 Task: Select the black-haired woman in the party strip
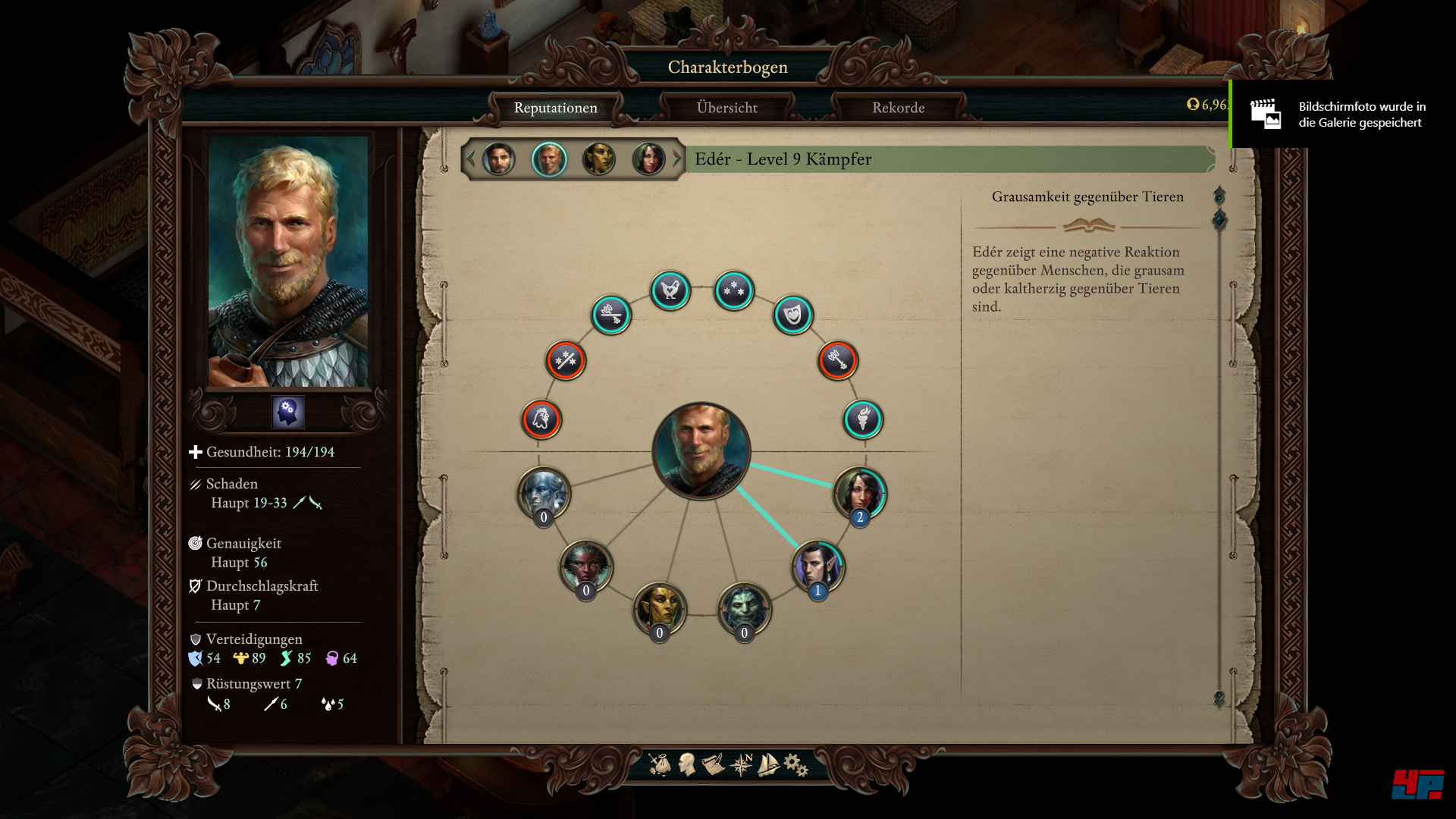click(x=648, y=159)
